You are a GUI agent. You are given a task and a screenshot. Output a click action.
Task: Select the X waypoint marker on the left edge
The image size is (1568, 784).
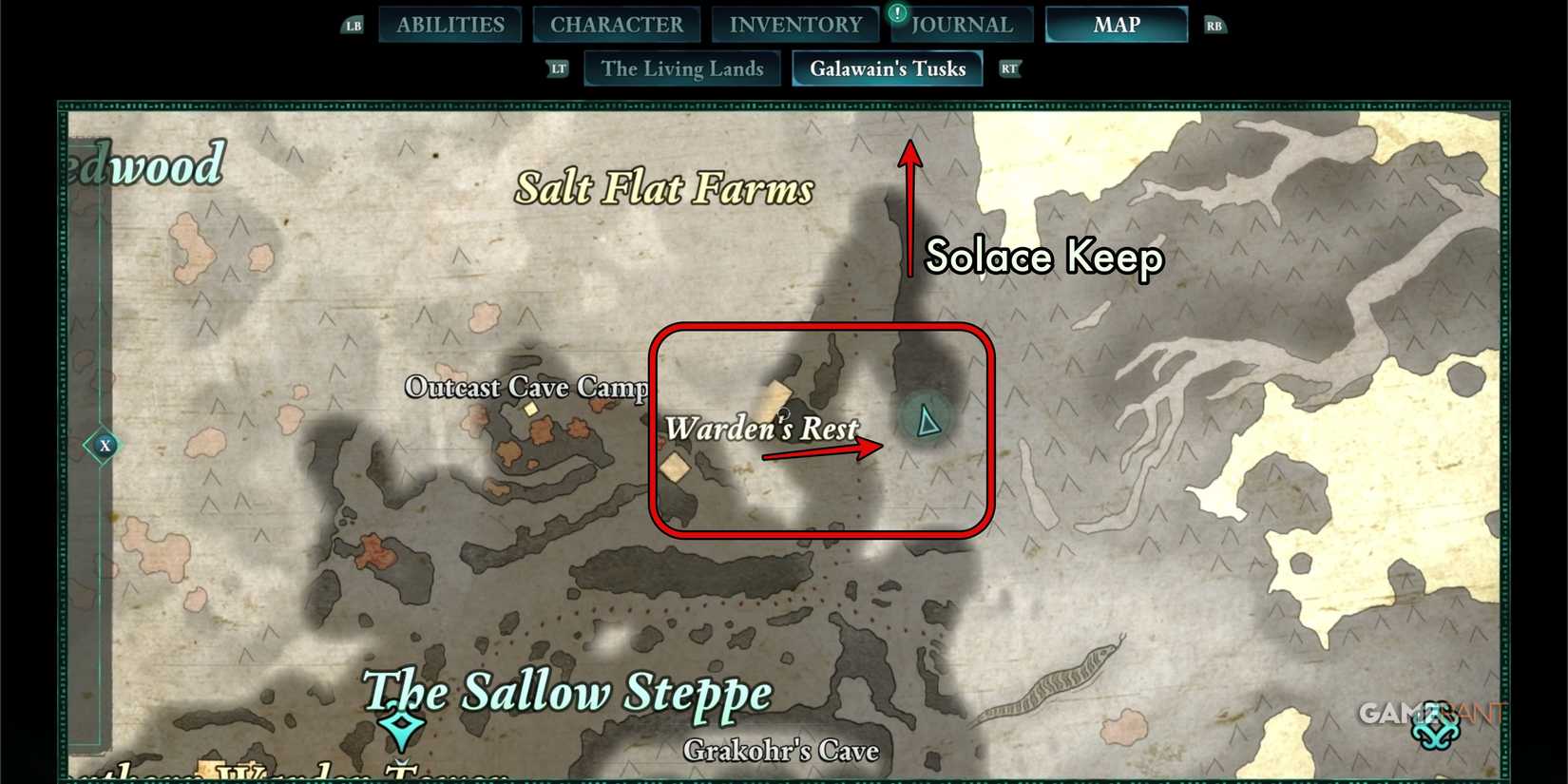click(x=105, y=445)
